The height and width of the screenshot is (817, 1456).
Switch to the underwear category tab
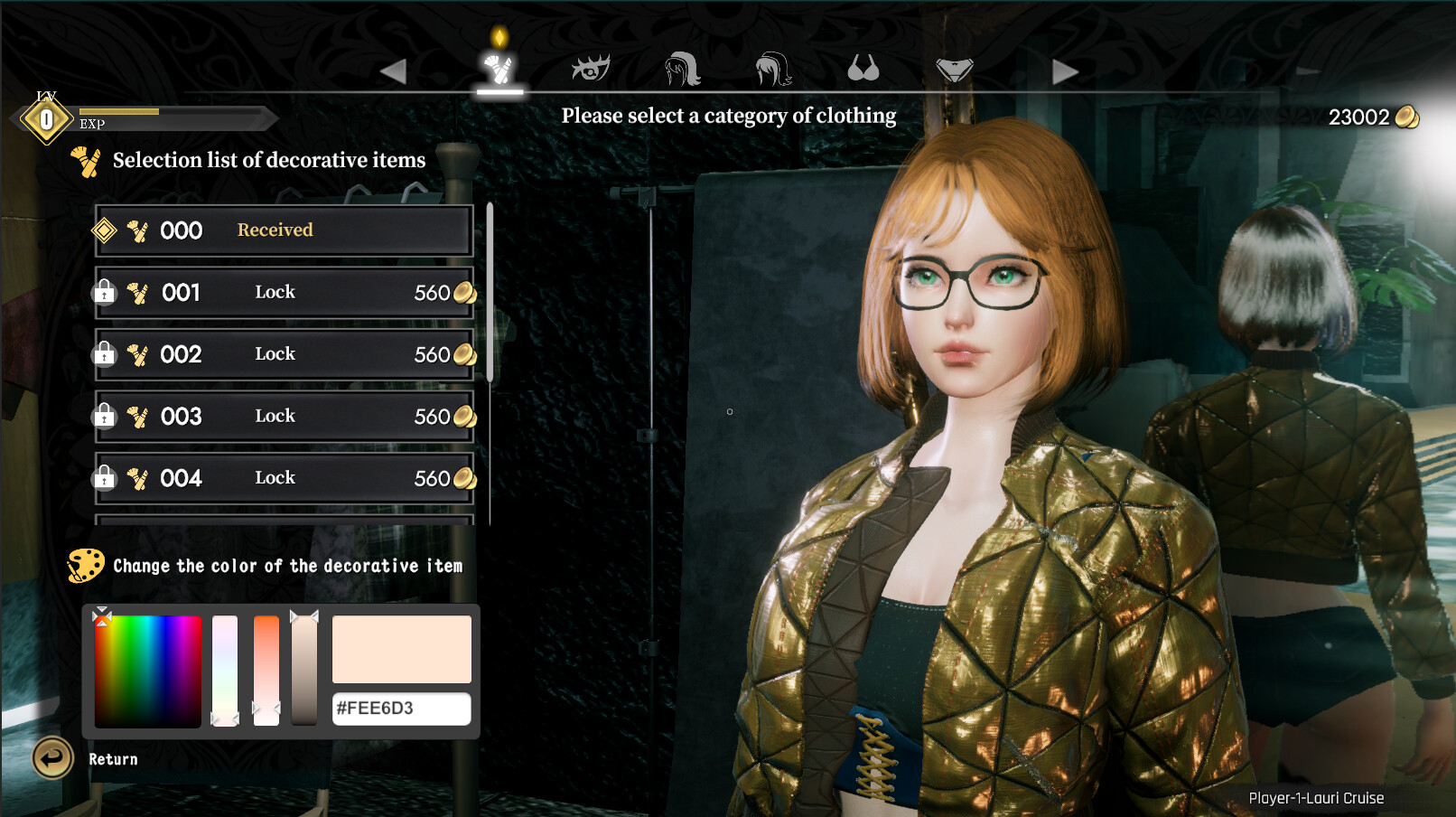(x=954, y=69)
